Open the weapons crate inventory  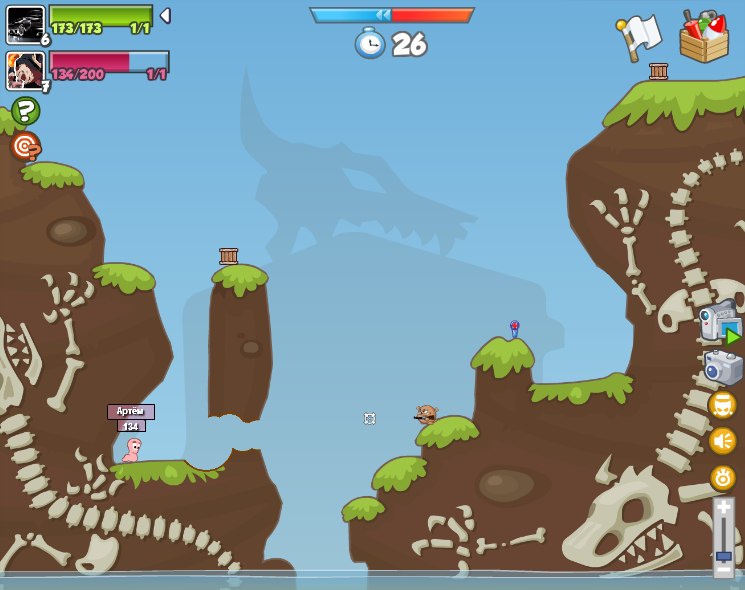pos(704,38)
